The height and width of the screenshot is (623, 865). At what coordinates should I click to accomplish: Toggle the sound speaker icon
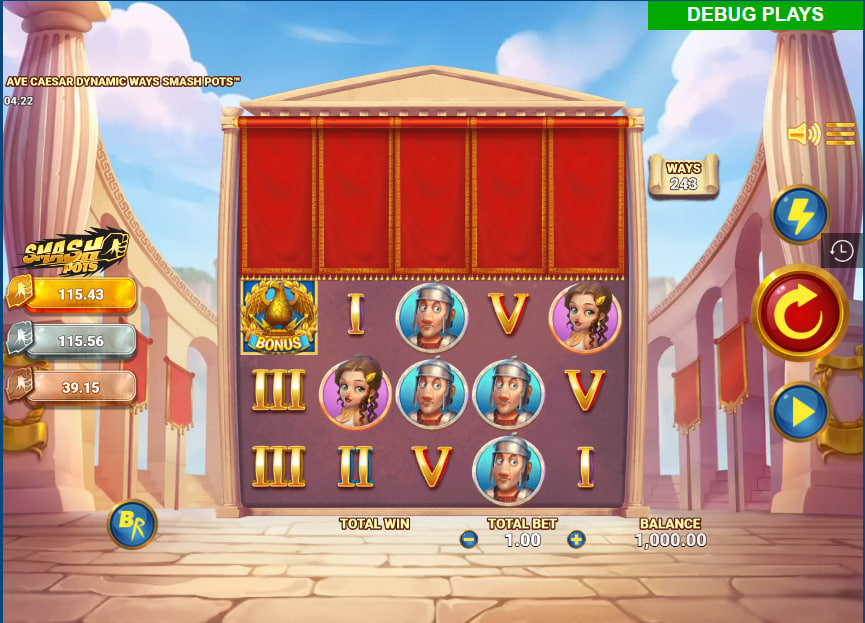pos(802,134)
